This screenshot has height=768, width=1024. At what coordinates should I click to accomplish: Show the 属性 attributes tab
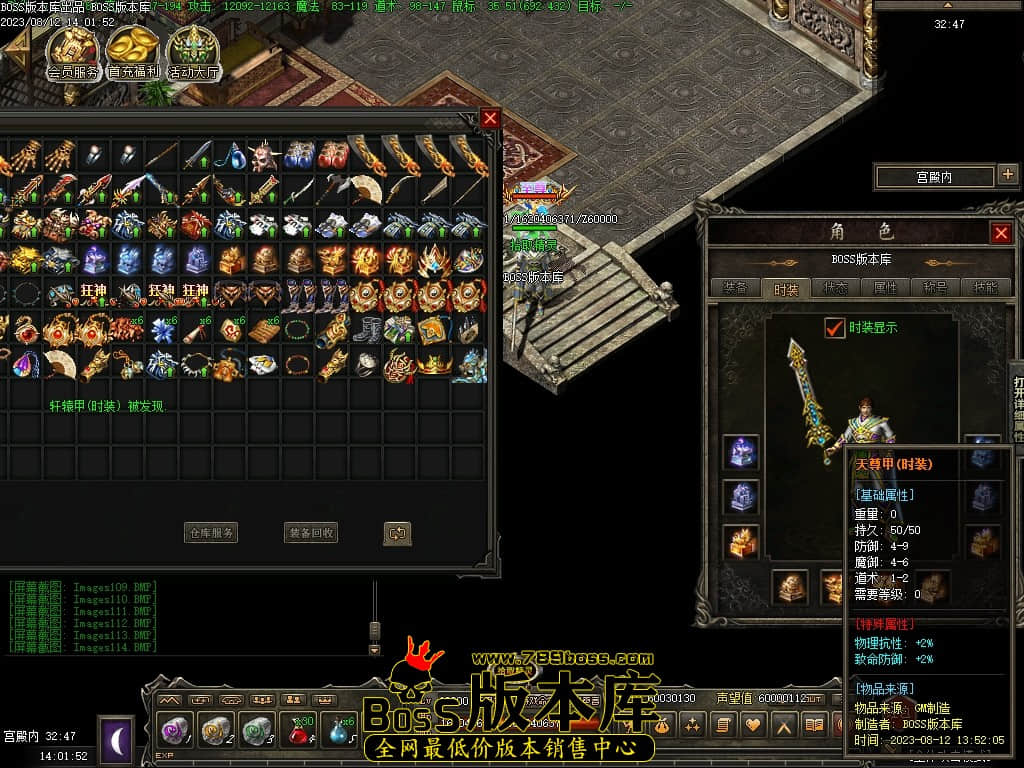point(886,288)
